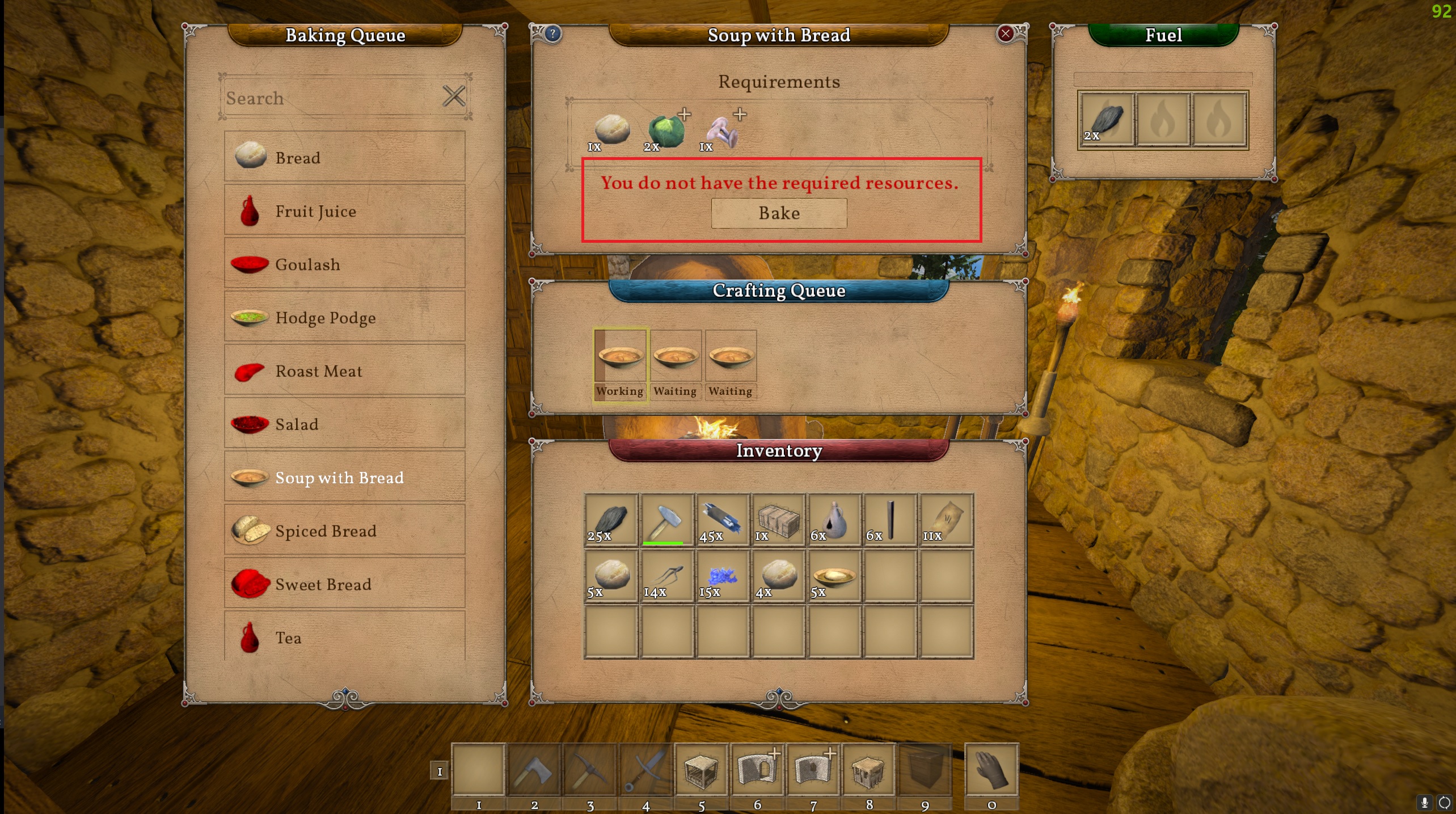
Task: Type in the recipe Search field
Action: pyautogui.click(x=329, y=98)
